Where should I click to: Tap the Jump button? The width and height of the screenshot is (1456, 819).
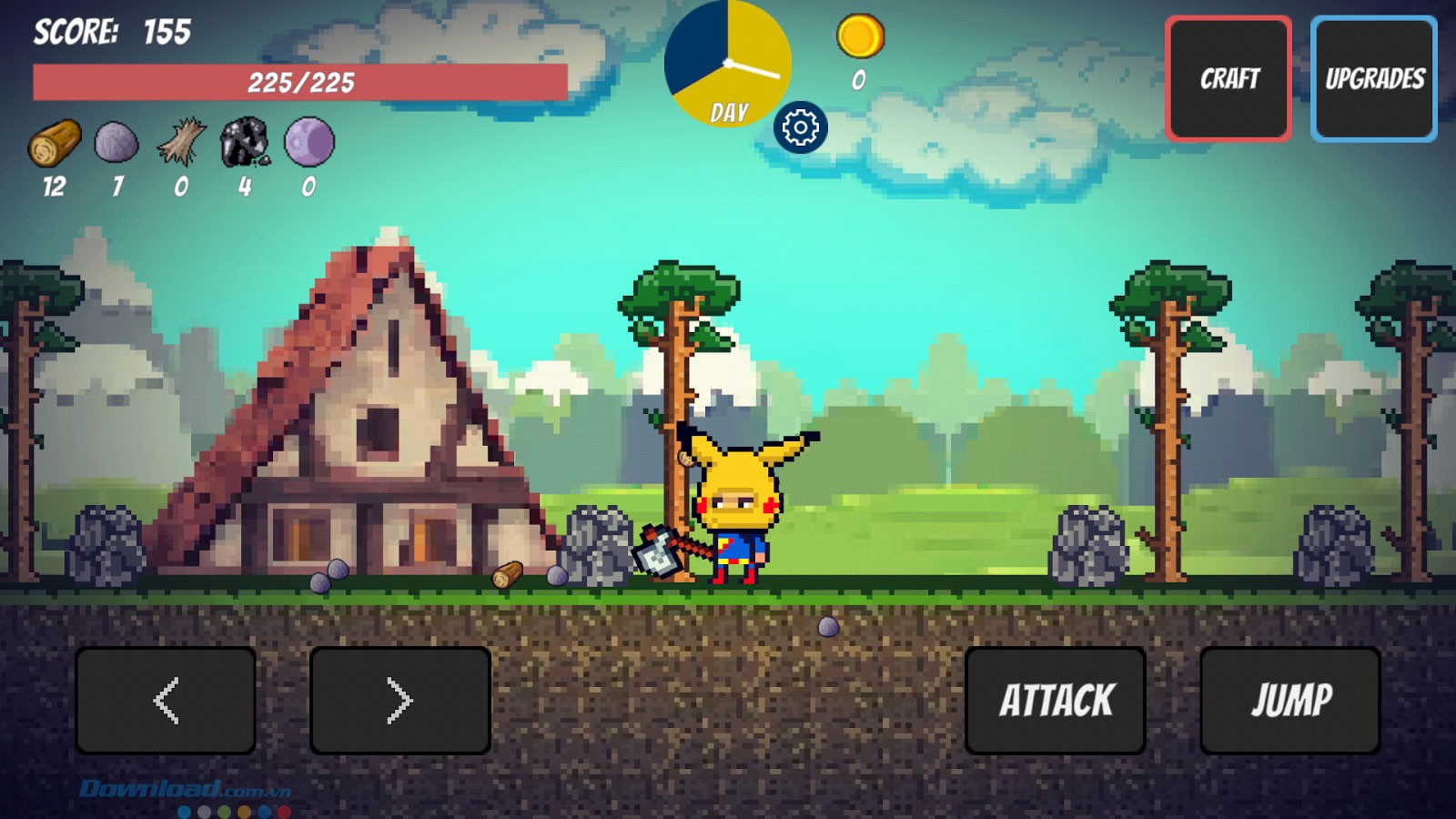pyautogui.click(x=1290, y=701)
